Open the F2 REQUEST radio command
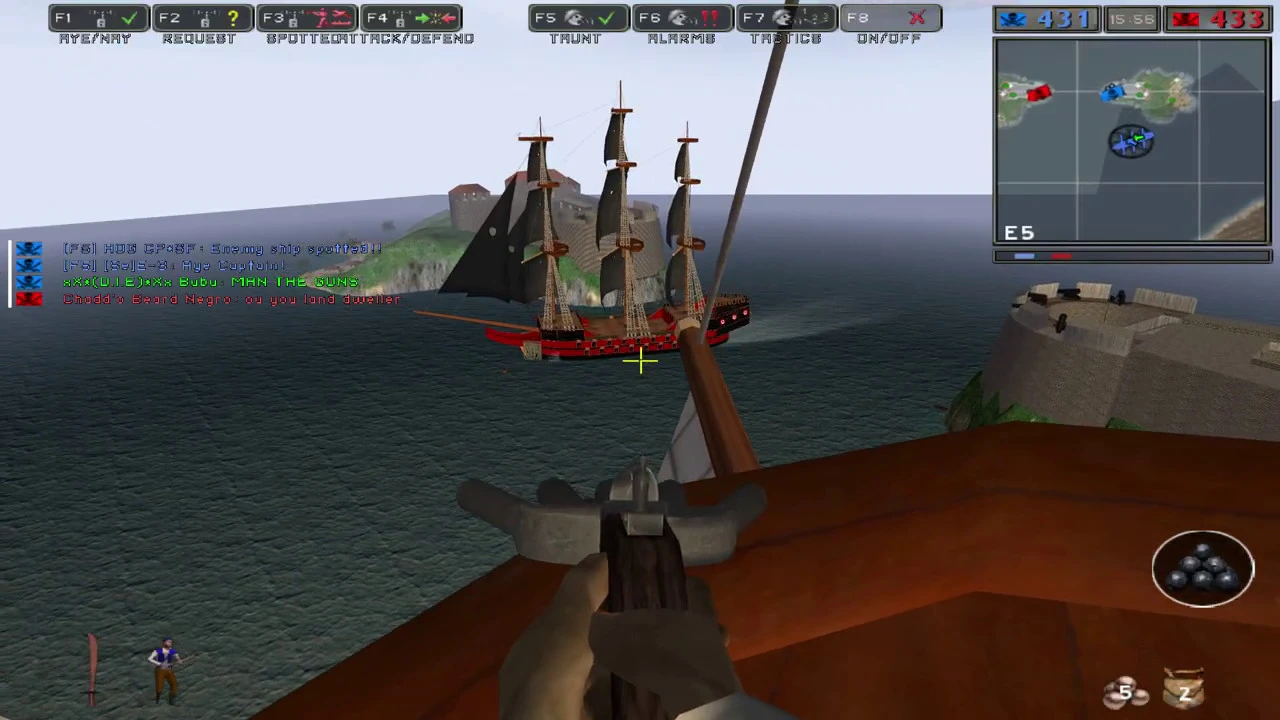 pyautogui.click(x=200, y=17)
